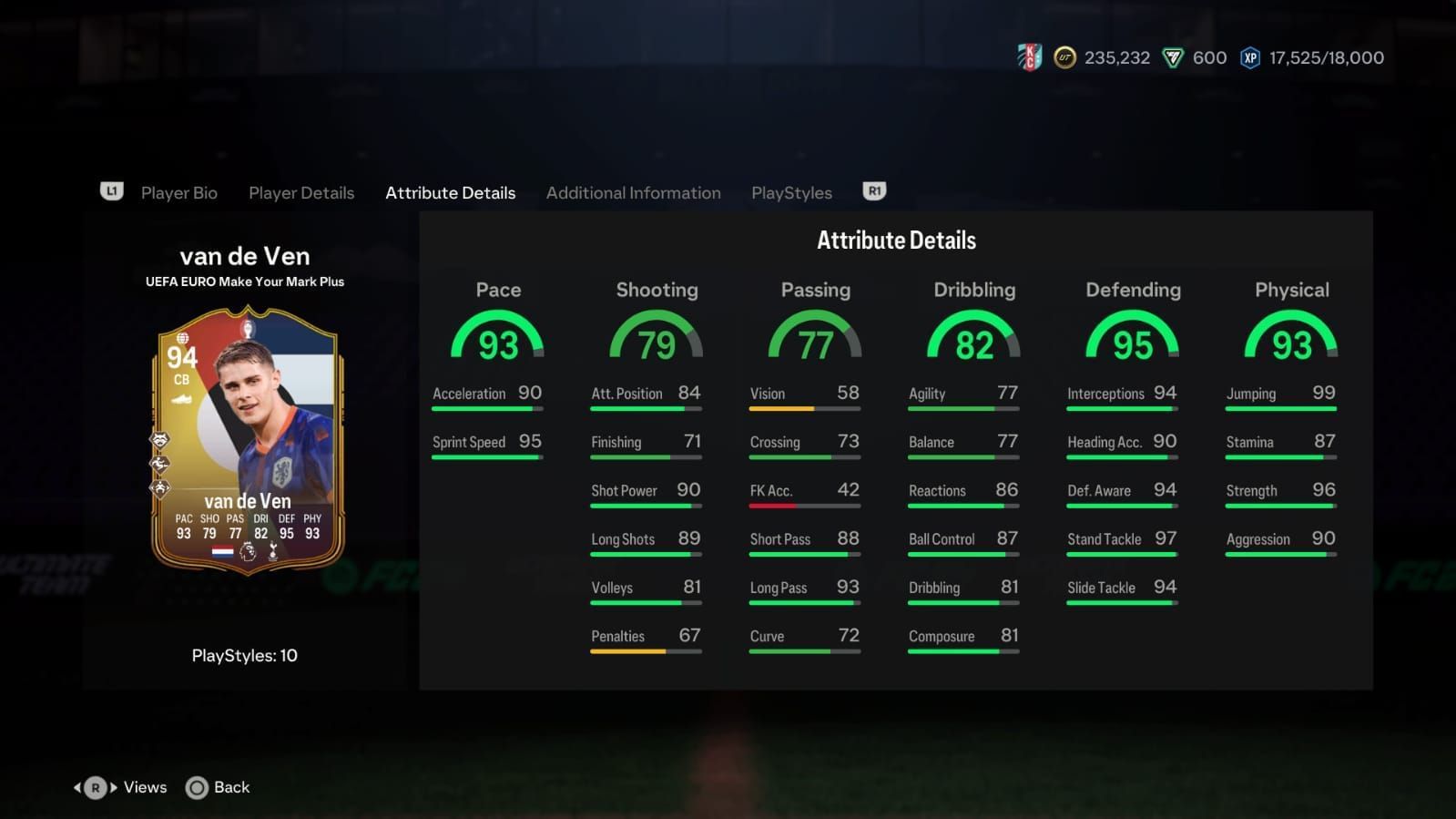Click the L1 button prompt icon
This screenshot has width=1456, height=819.
point(111,192)
